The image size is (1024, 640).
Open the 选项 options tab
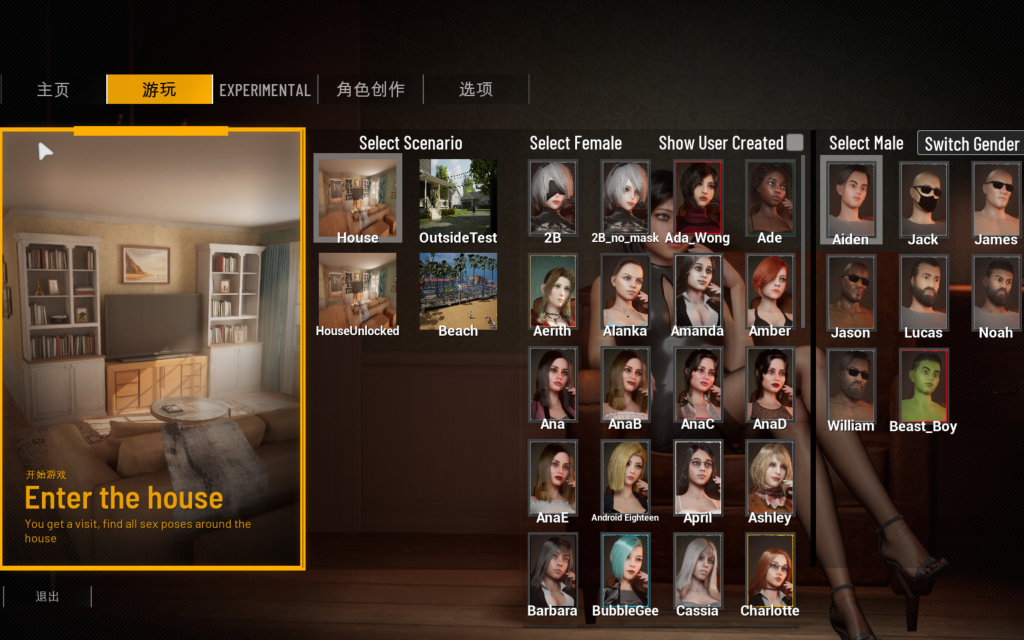pyautogui.click(x=476, y=90)
